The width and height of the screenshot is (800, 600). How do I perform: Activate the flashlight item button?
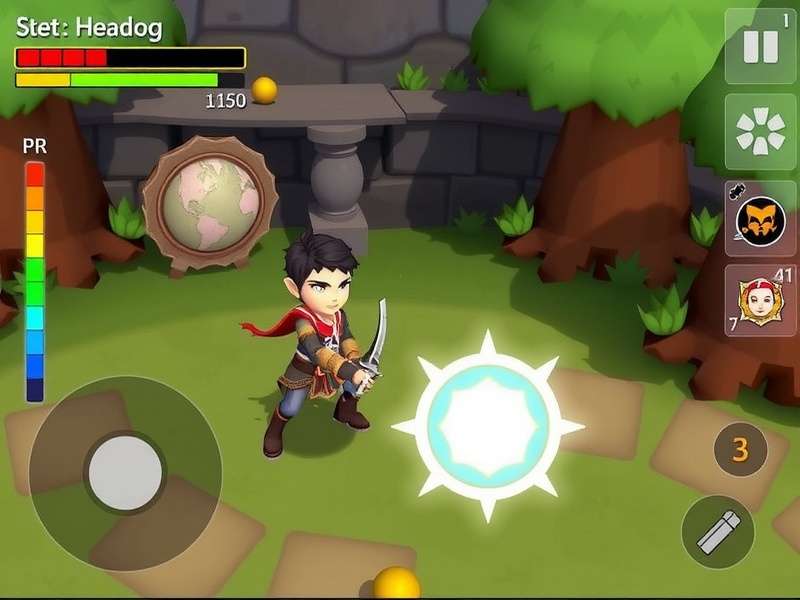[718, 532]
